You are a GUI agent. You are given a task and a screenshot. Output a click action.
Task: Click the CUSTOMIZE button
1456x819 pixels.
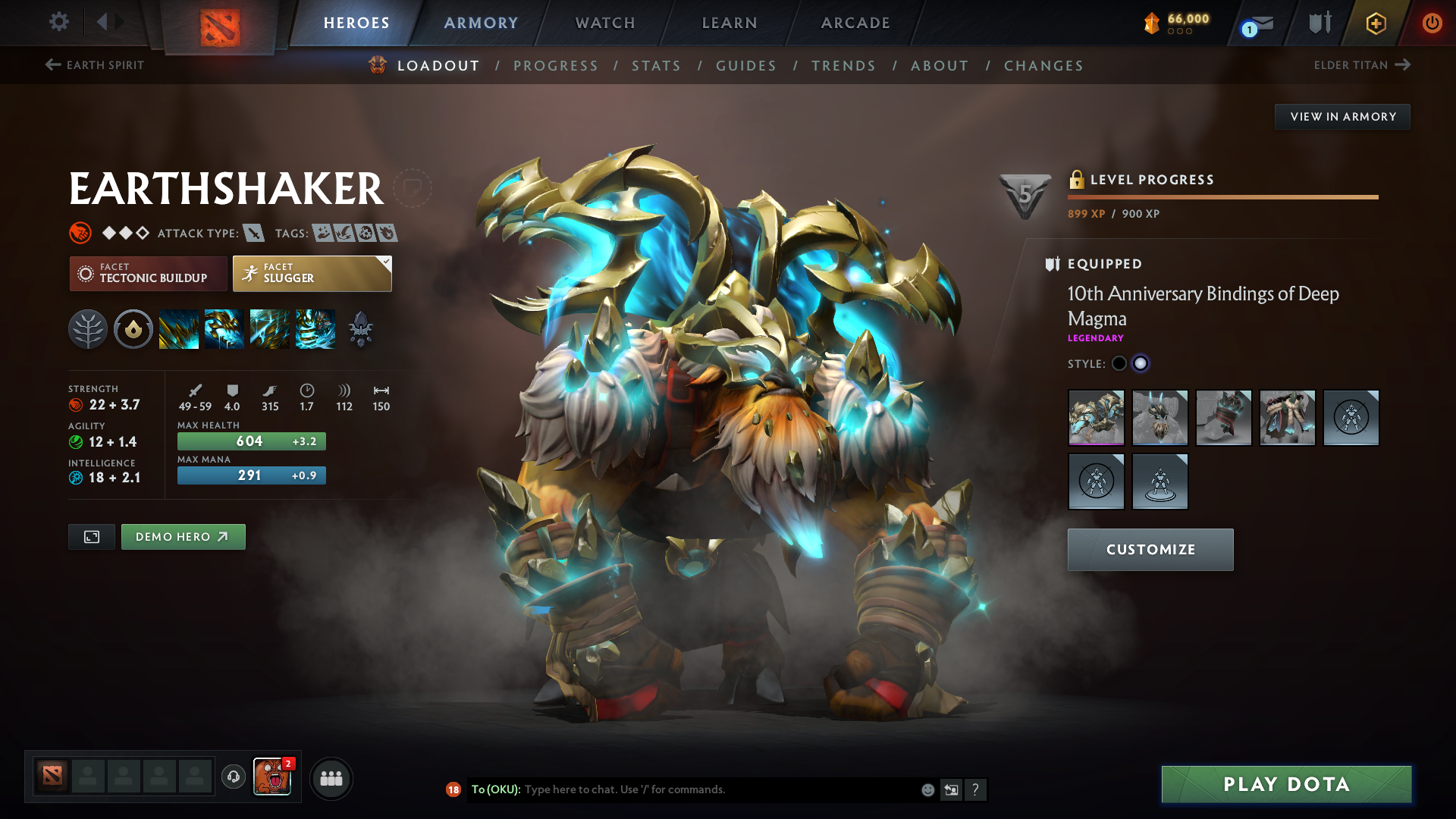pyautogui.click(x=1150, y=549)
